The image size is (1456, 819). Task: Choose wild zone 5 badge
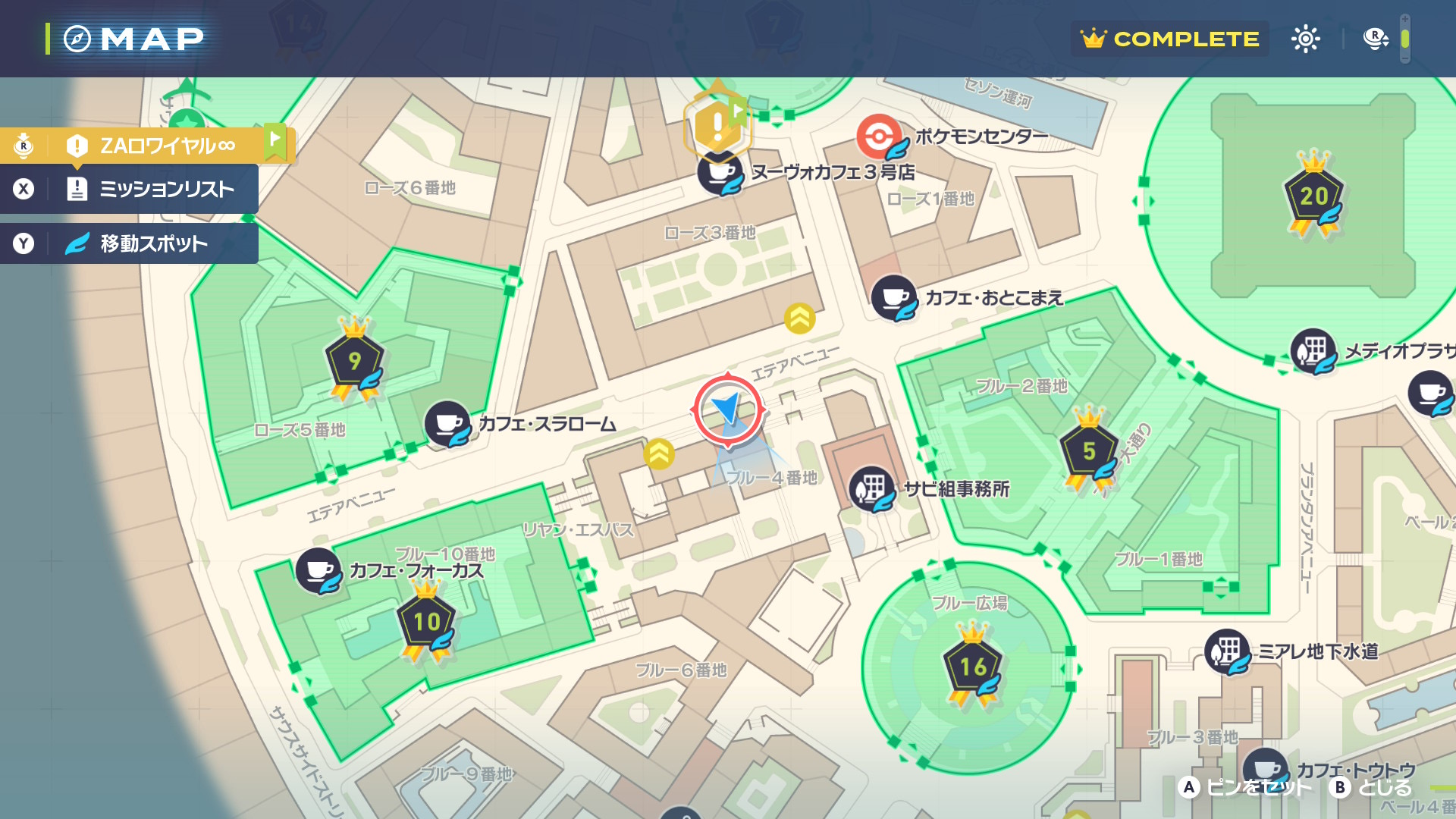(1089, 451)
